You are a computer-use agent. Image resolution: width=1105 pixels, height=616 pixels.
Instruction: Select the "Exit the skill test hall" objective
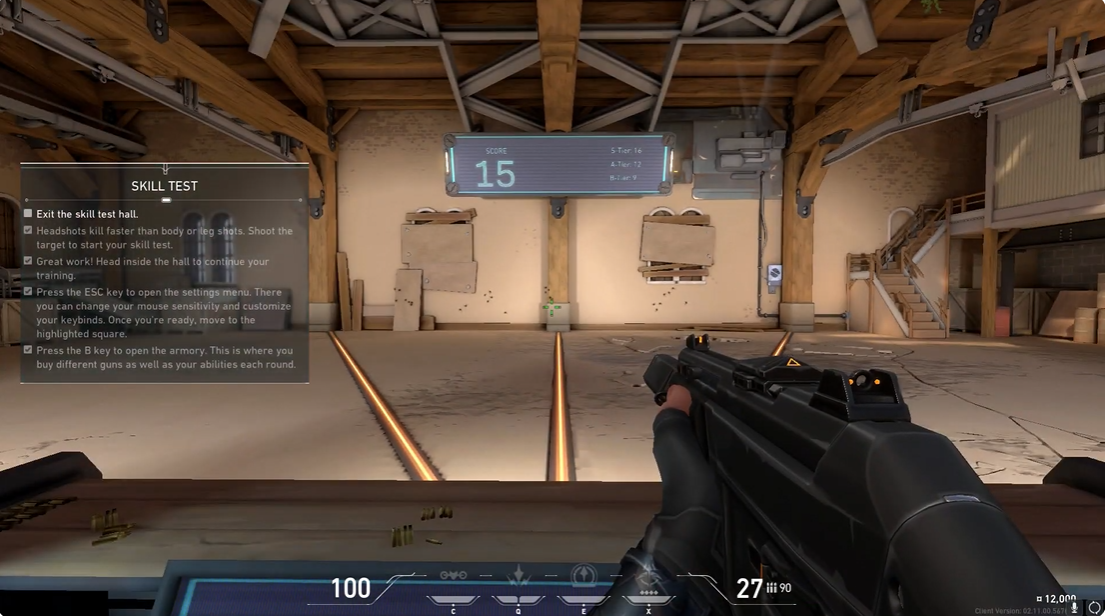tap(87, 214)
